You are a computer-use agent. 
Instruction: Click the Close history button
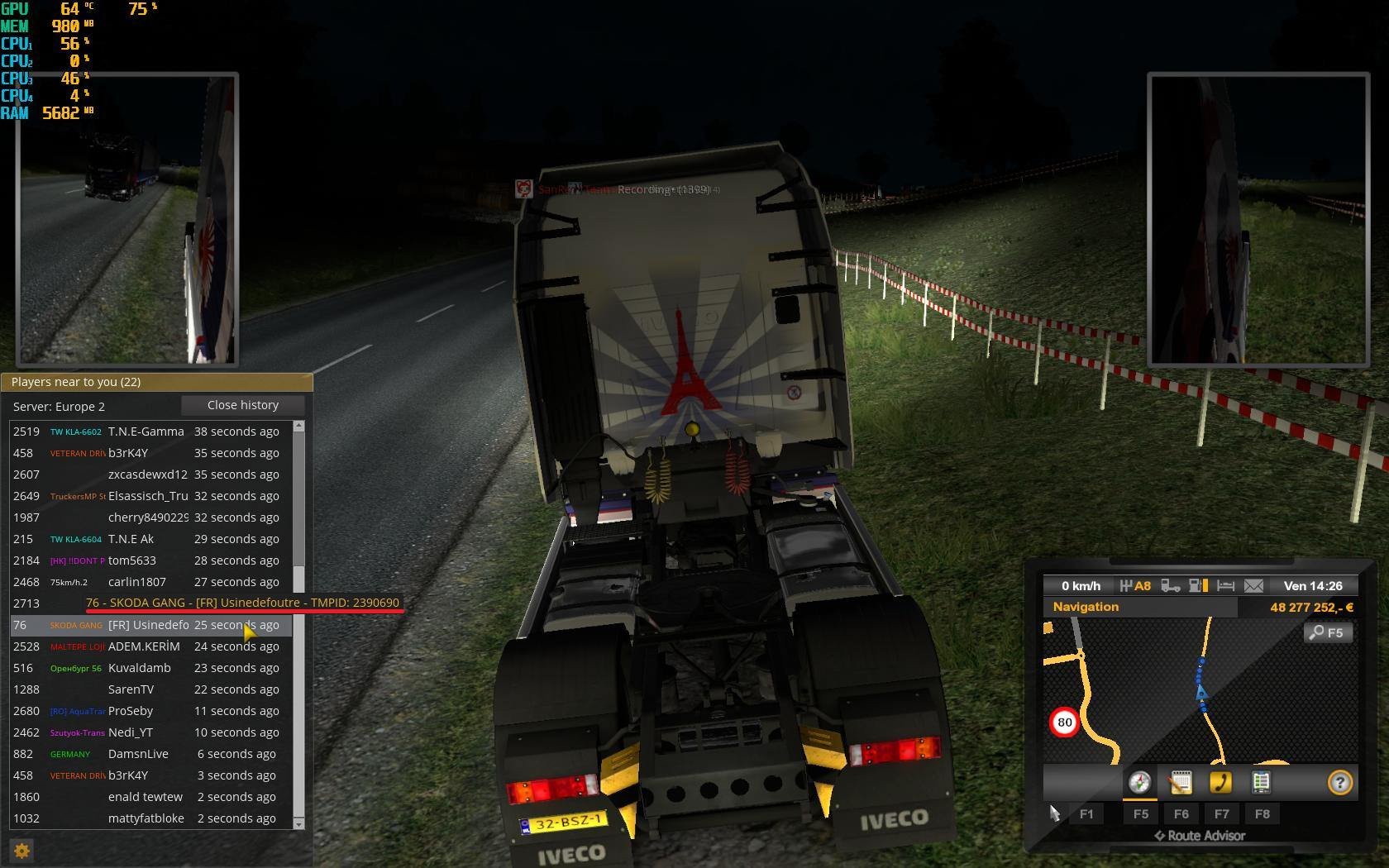tap(243, 405)
